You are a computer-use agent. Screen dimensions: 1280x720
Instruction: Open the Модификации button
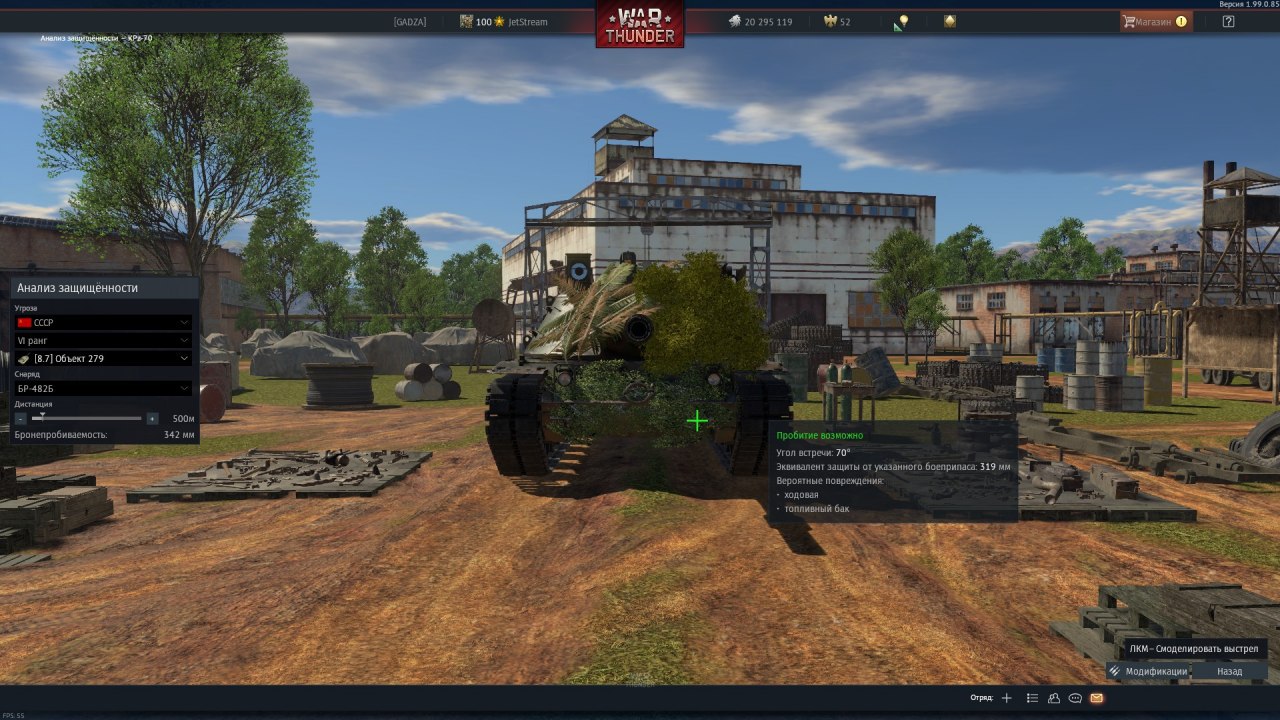[x=1148, y=671]
